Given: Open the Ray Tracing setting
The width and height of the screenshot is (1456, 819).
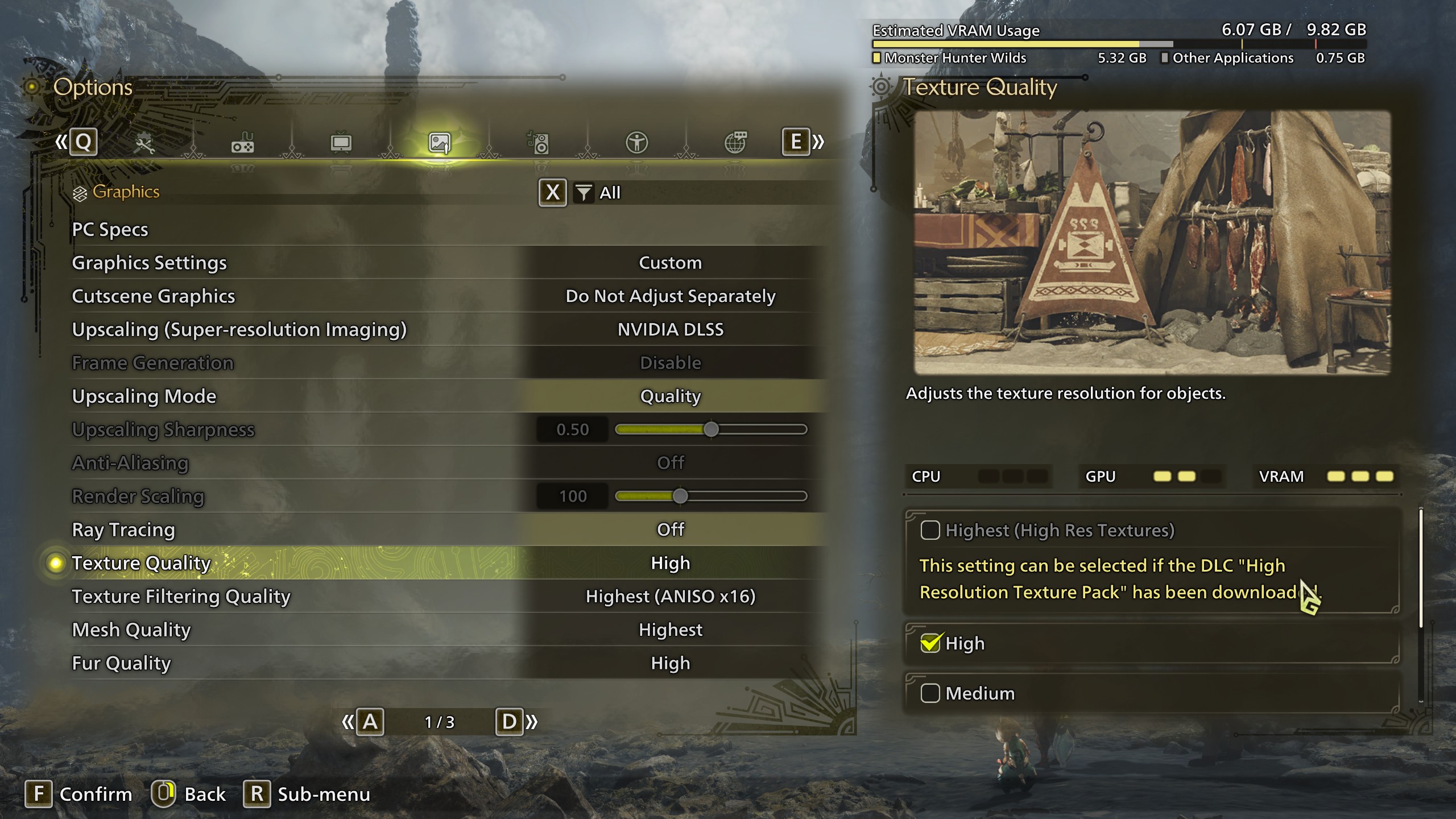Looking at the screenshot, I should [x=670, y=530].
